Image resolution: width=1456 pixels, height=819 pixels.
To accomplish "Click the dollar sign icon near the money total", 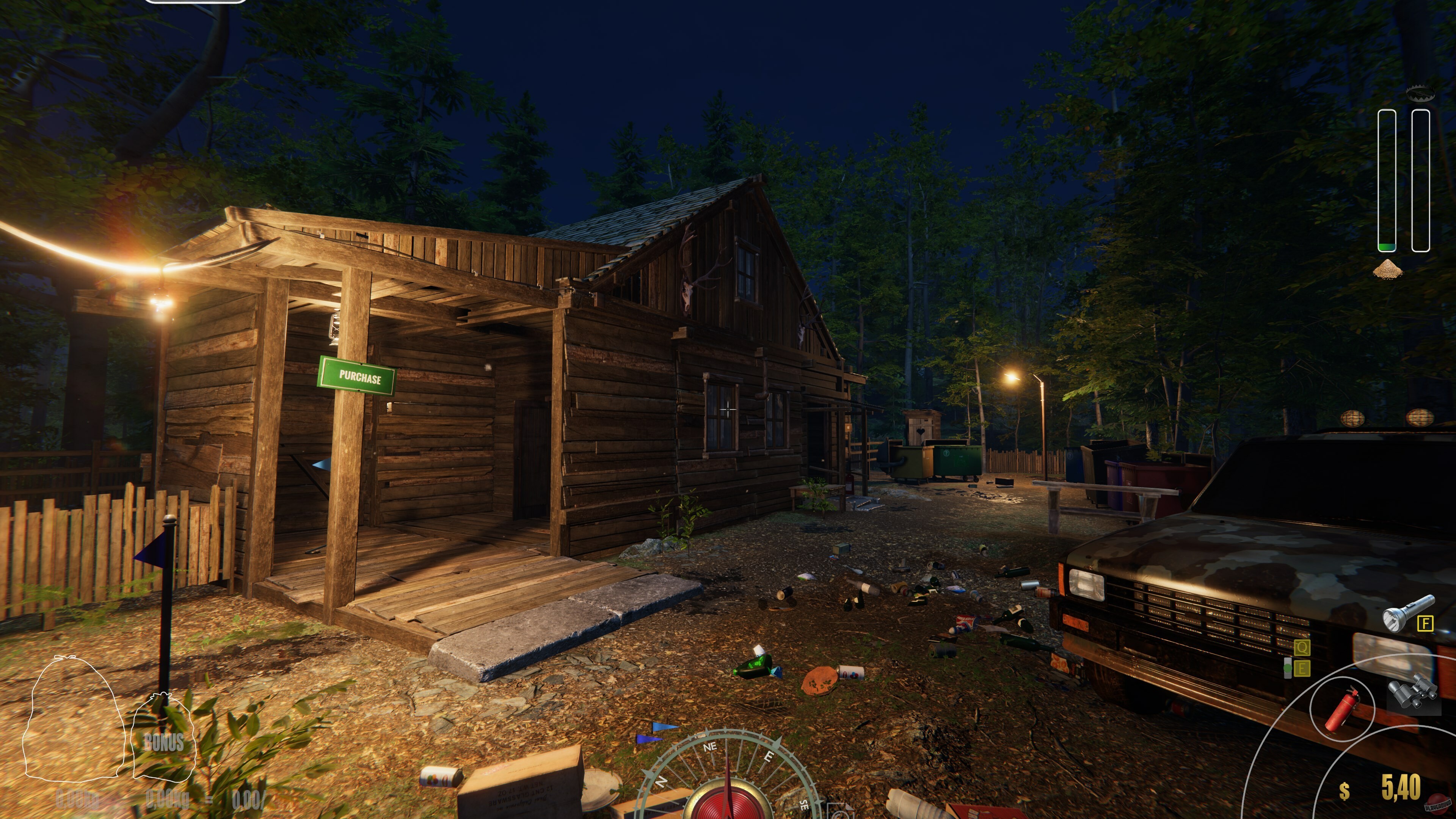I will tap(1344, 790).
